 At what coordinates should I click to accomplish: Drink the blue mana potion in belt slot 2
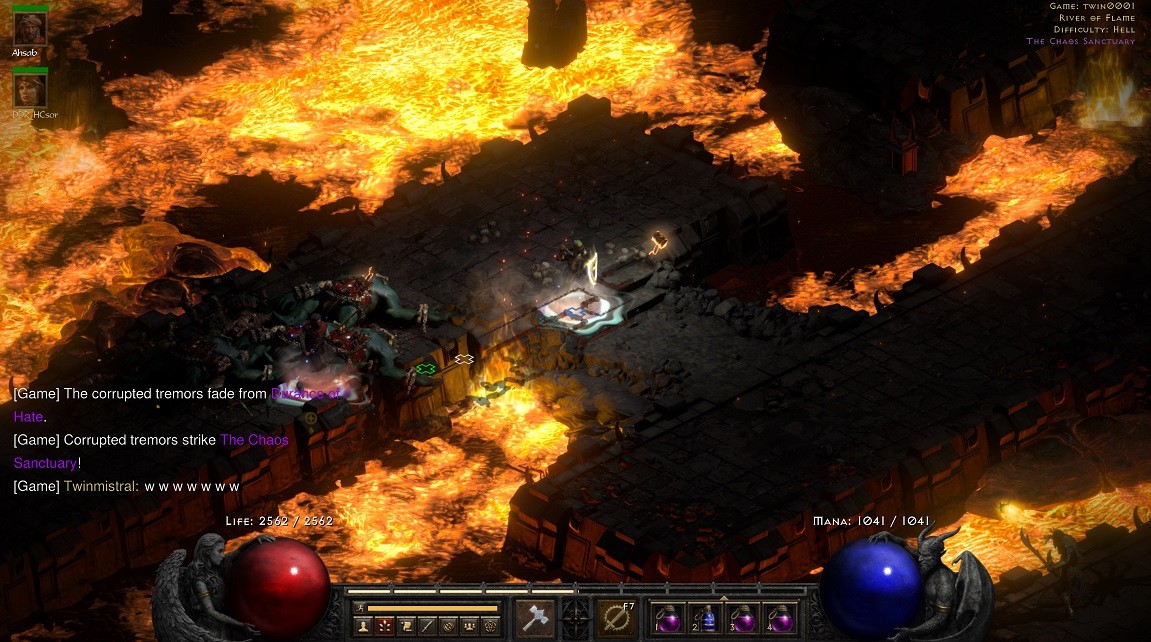pos(705,619)
